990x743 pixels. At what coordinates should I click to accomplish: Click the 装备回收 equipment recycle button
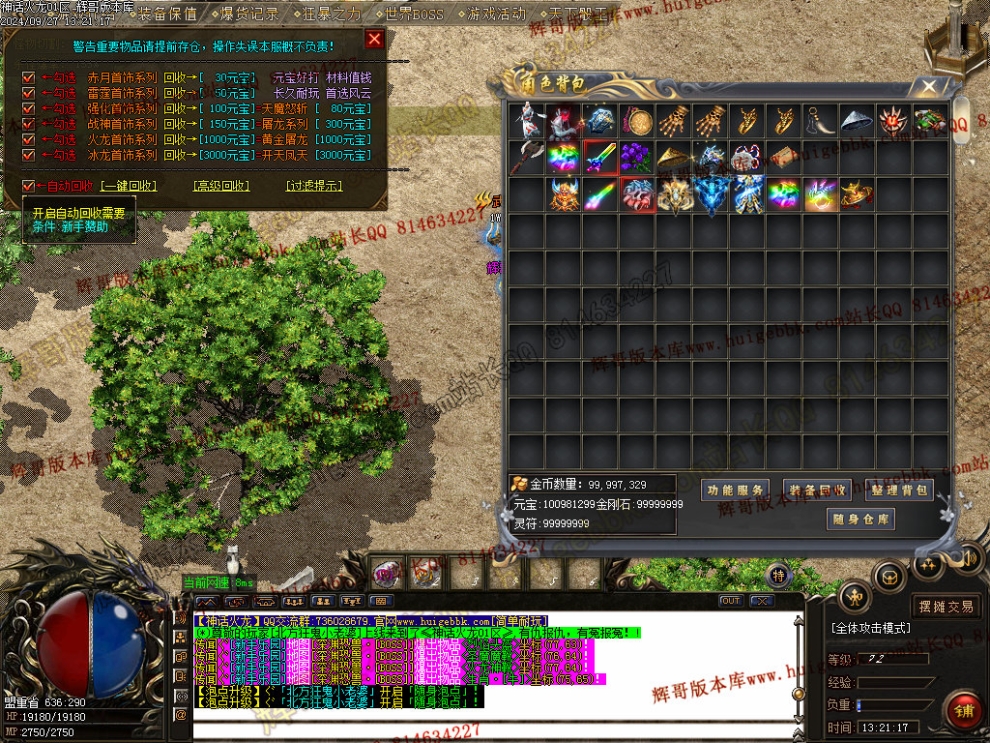coord(816,490)
